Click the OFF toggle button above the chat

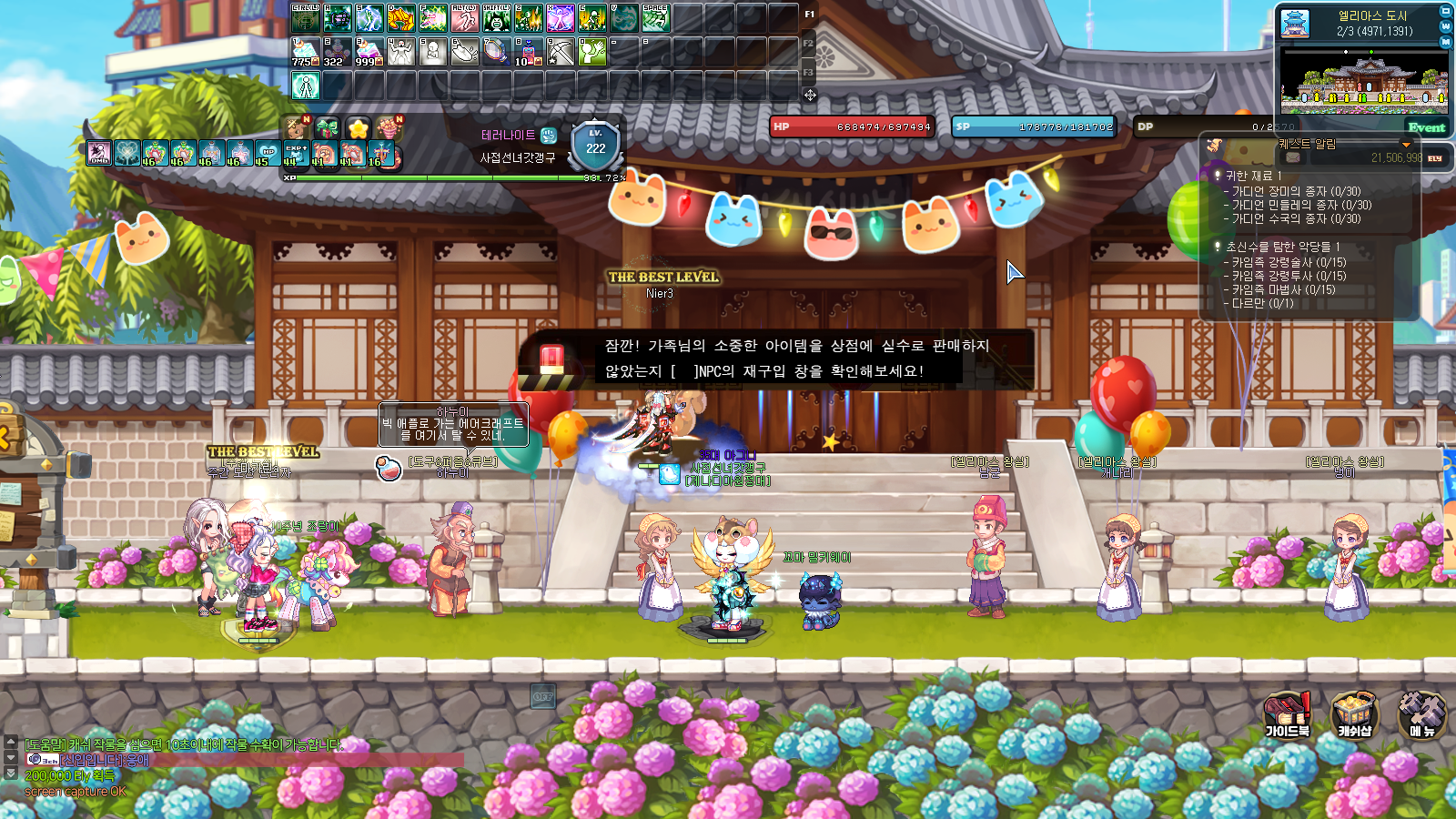pyautogui.click(x=542, y=697)
